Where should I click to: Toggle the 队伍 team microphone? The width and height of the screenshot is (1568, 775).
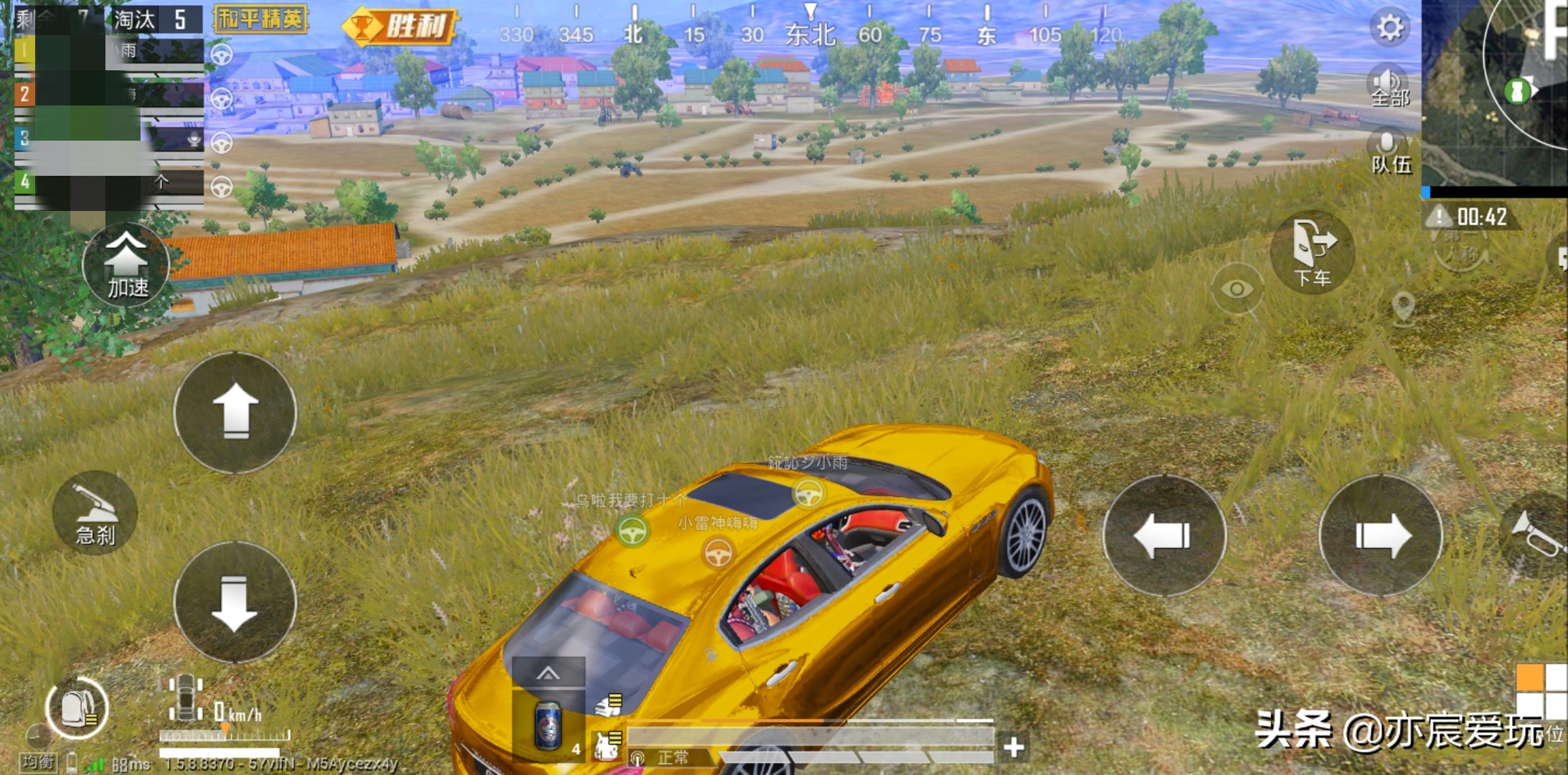coord(1389,152)
